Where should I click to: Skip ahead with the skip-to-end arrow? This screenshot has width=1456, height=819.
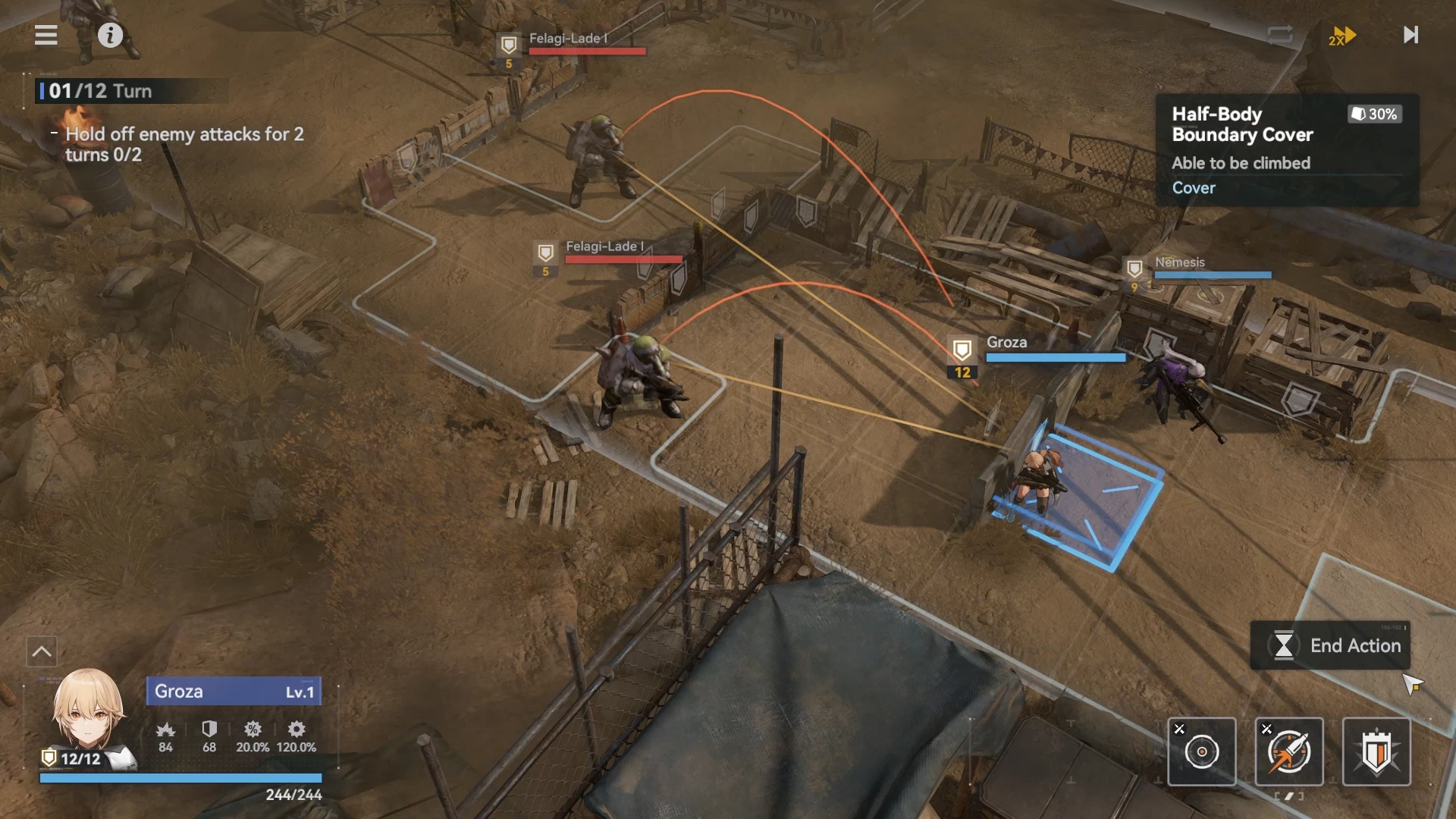coord(1410,35)
